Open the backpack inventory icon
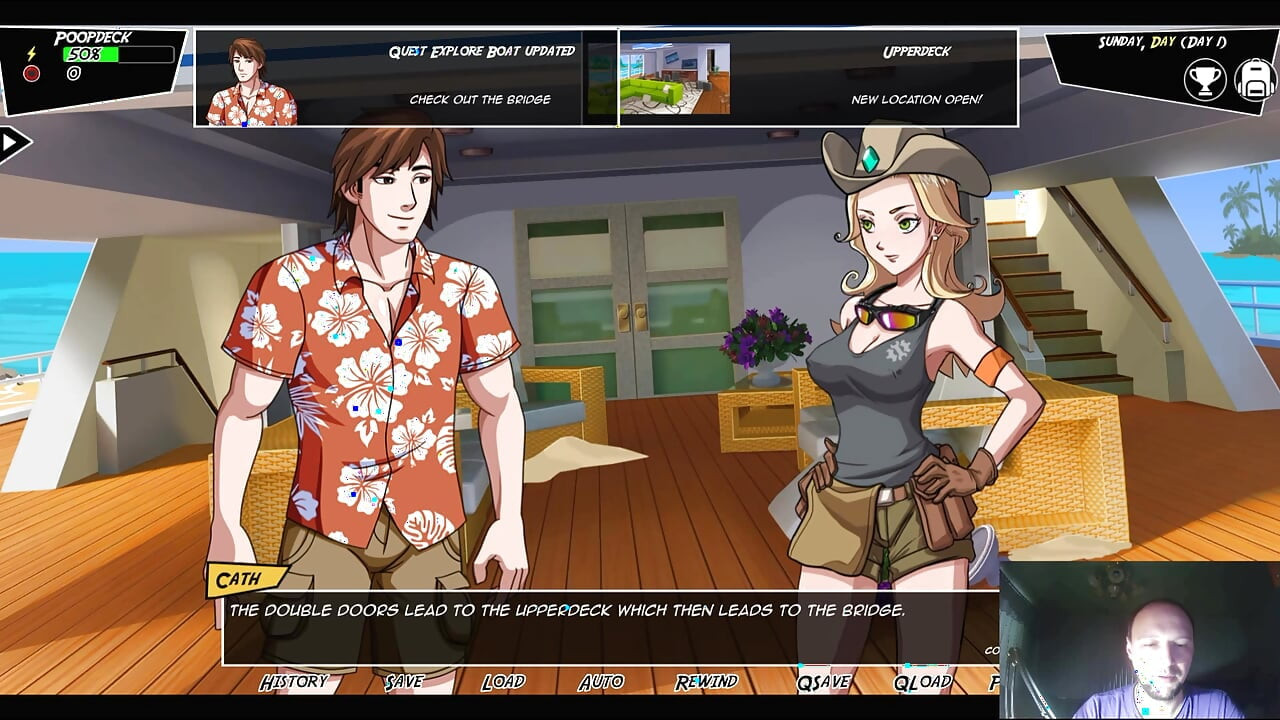This screenshot has height=720, width=1280. pos(1254,80)
